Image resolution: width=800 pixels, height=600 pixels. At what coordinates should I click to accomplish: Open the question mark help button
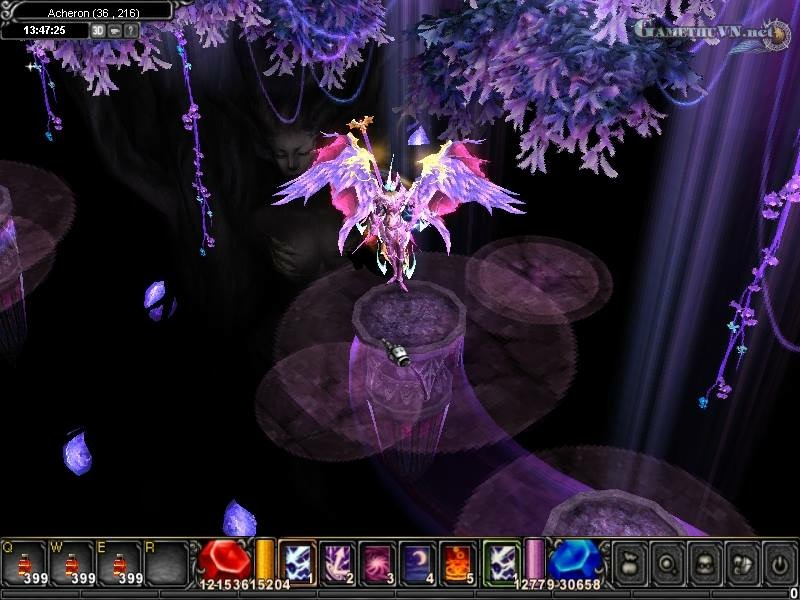coord(130,31)
